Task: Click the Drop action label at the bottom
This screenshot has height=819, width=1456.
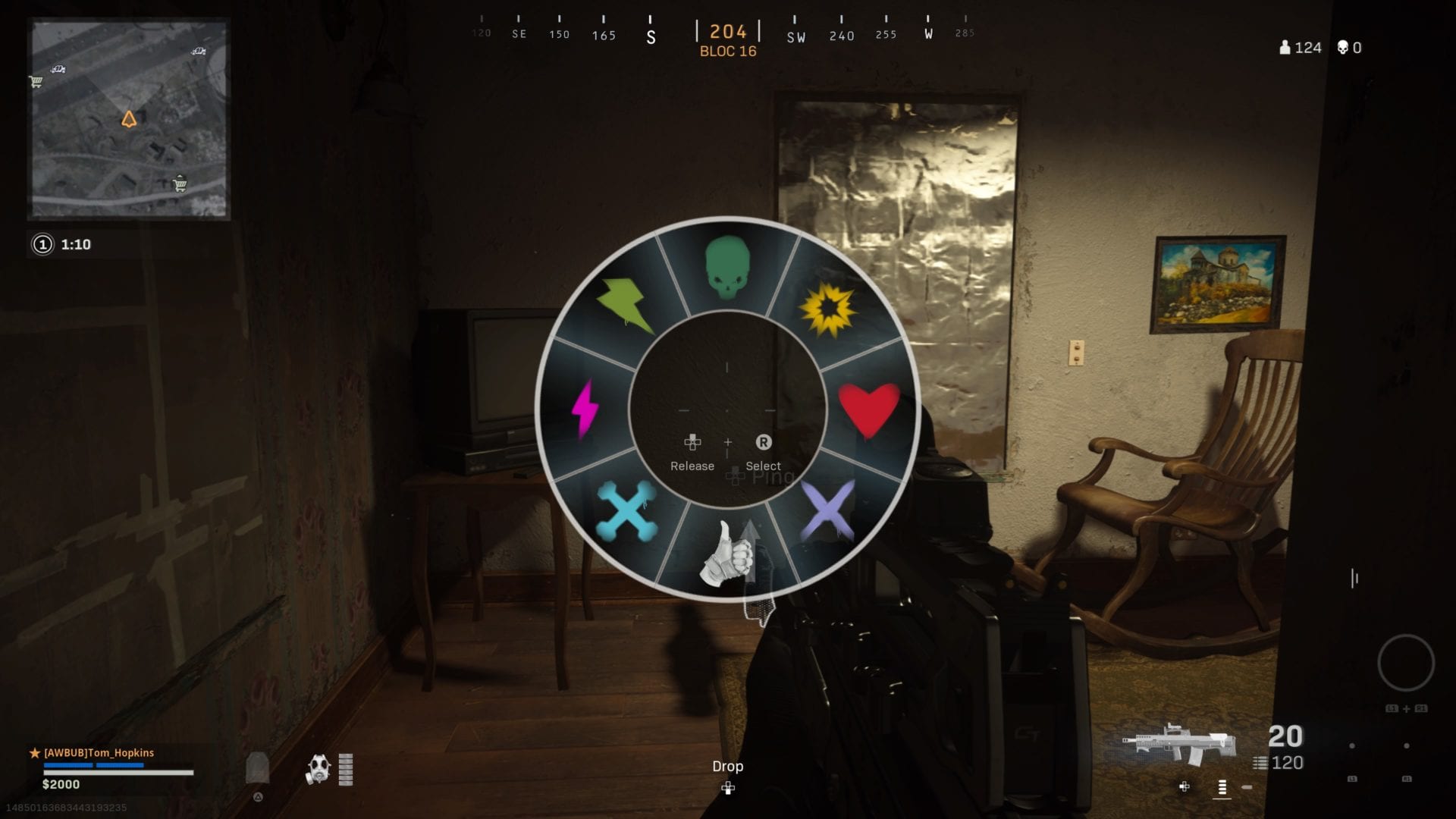Action: pyautogui.click(x=727, y=767)
